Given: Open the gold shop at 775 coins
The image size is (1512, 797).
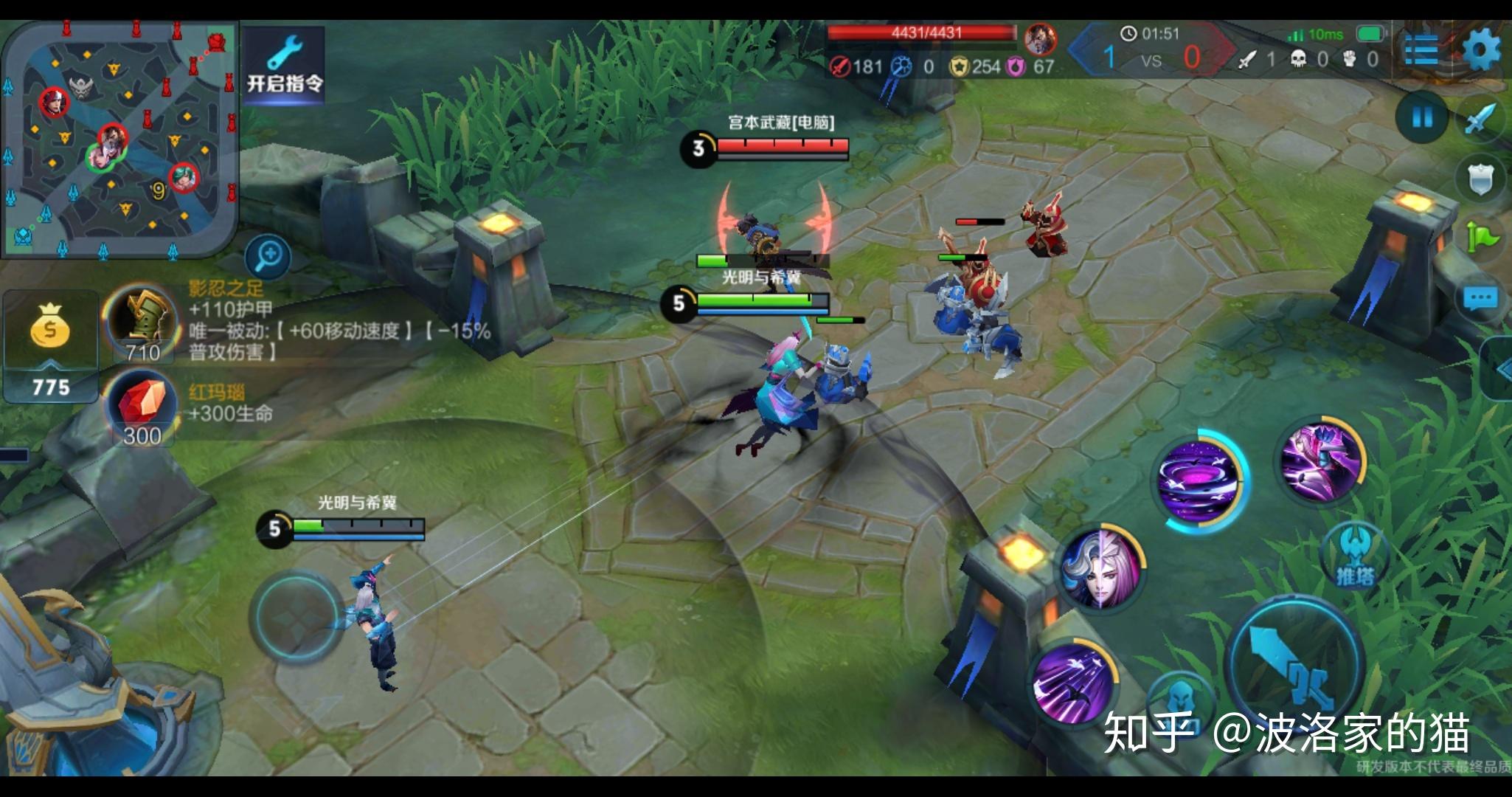Looking at the screenshot, I should 50,347.
